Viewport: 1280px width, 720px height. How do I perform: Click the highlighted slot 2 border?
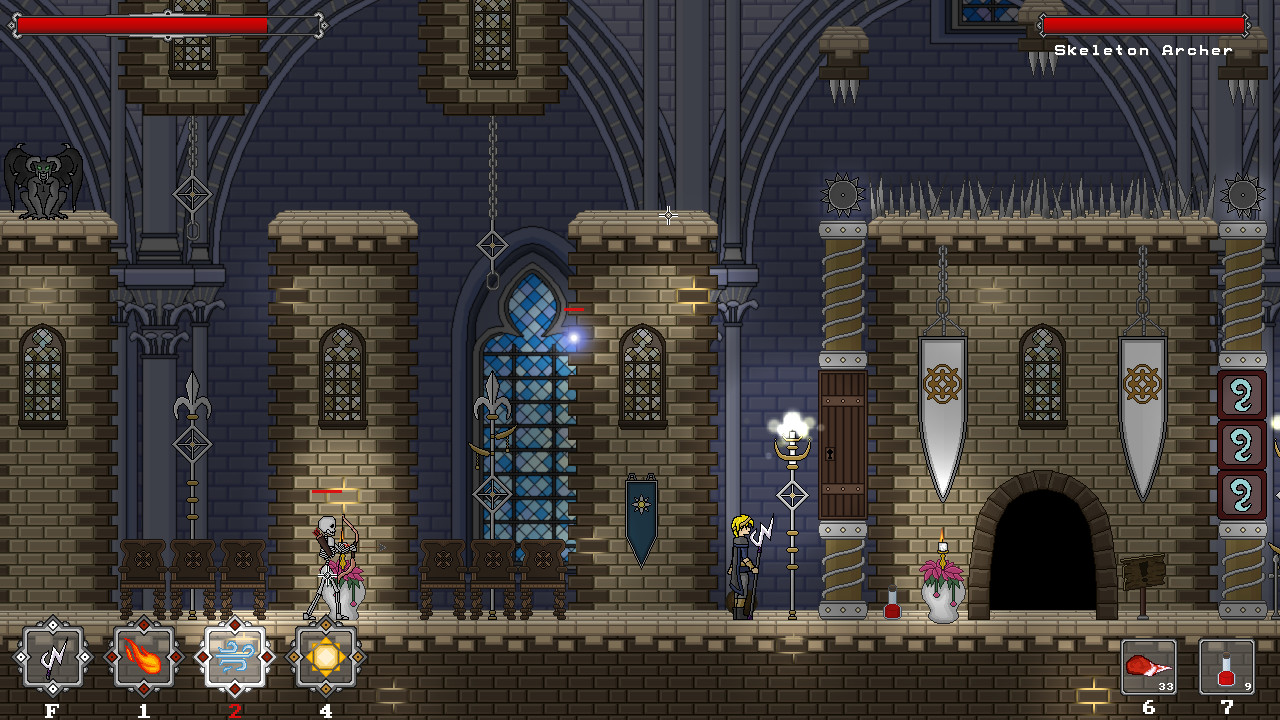click(234, 628)
